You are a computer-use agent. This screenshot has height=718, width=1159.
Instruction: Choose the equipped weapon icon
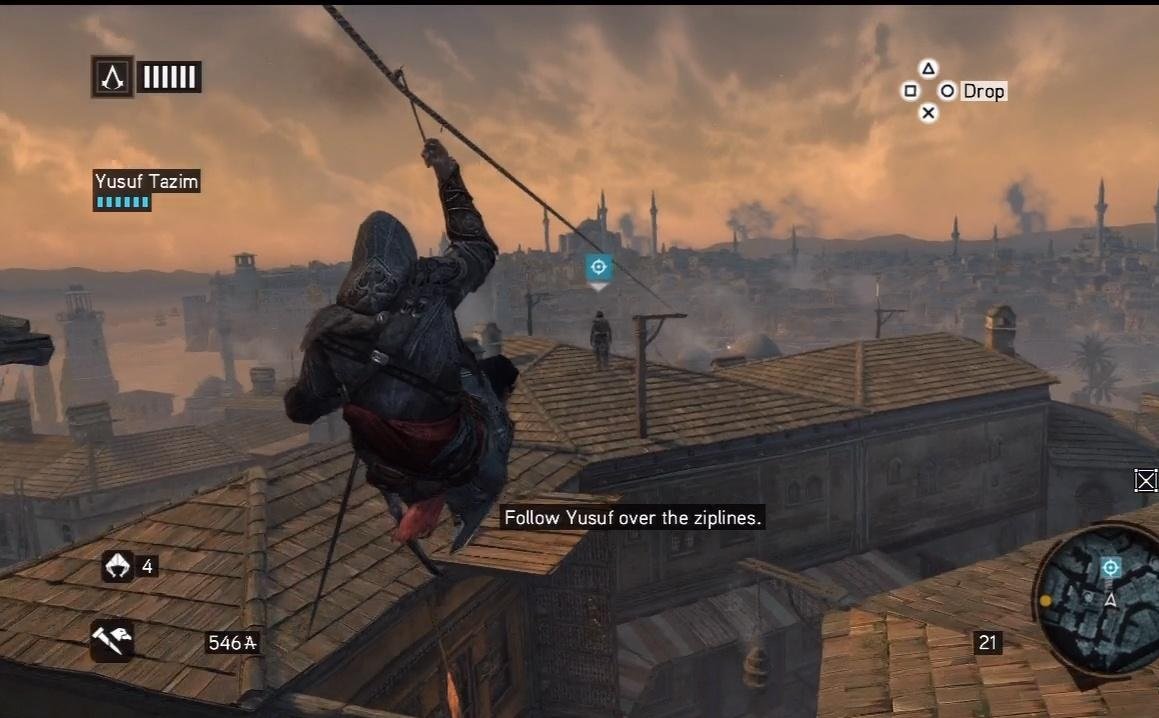pyautogui.click(x=111, y=640)
